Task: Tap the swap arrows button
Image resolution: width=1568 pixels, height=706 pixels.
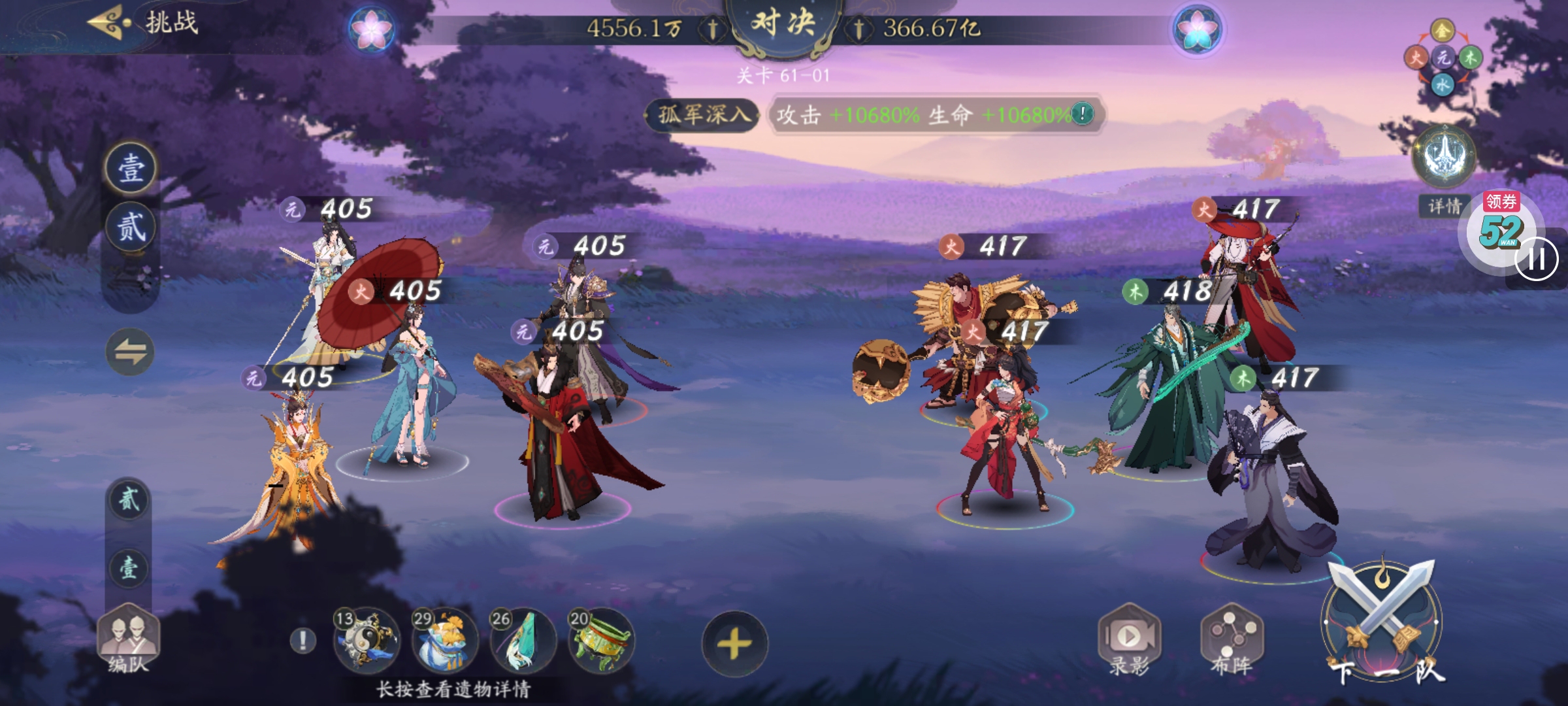Action: pyautogui.click(x=130, y=352)
